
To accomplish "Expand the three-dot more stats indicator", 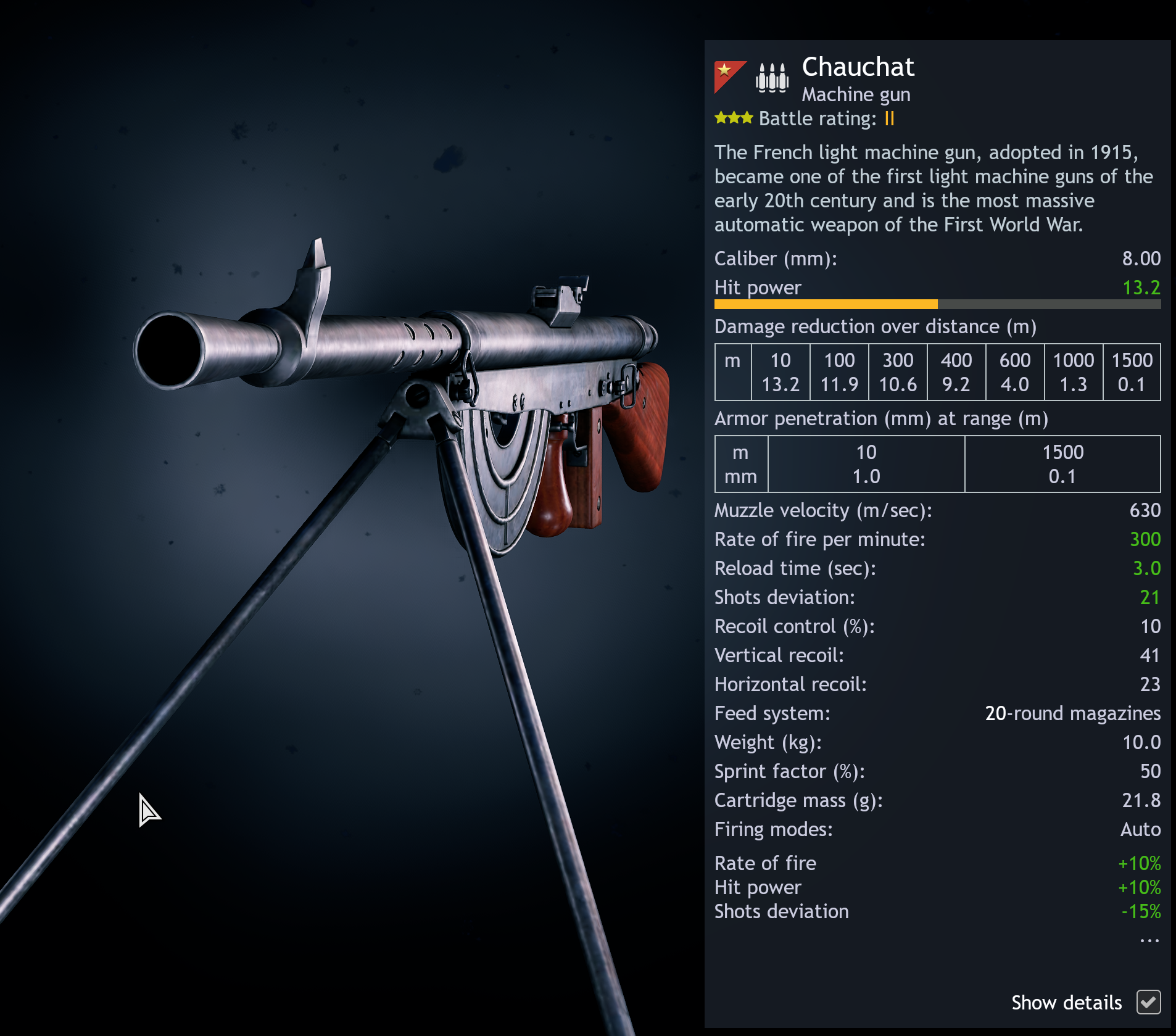I will click(1149, 941).
